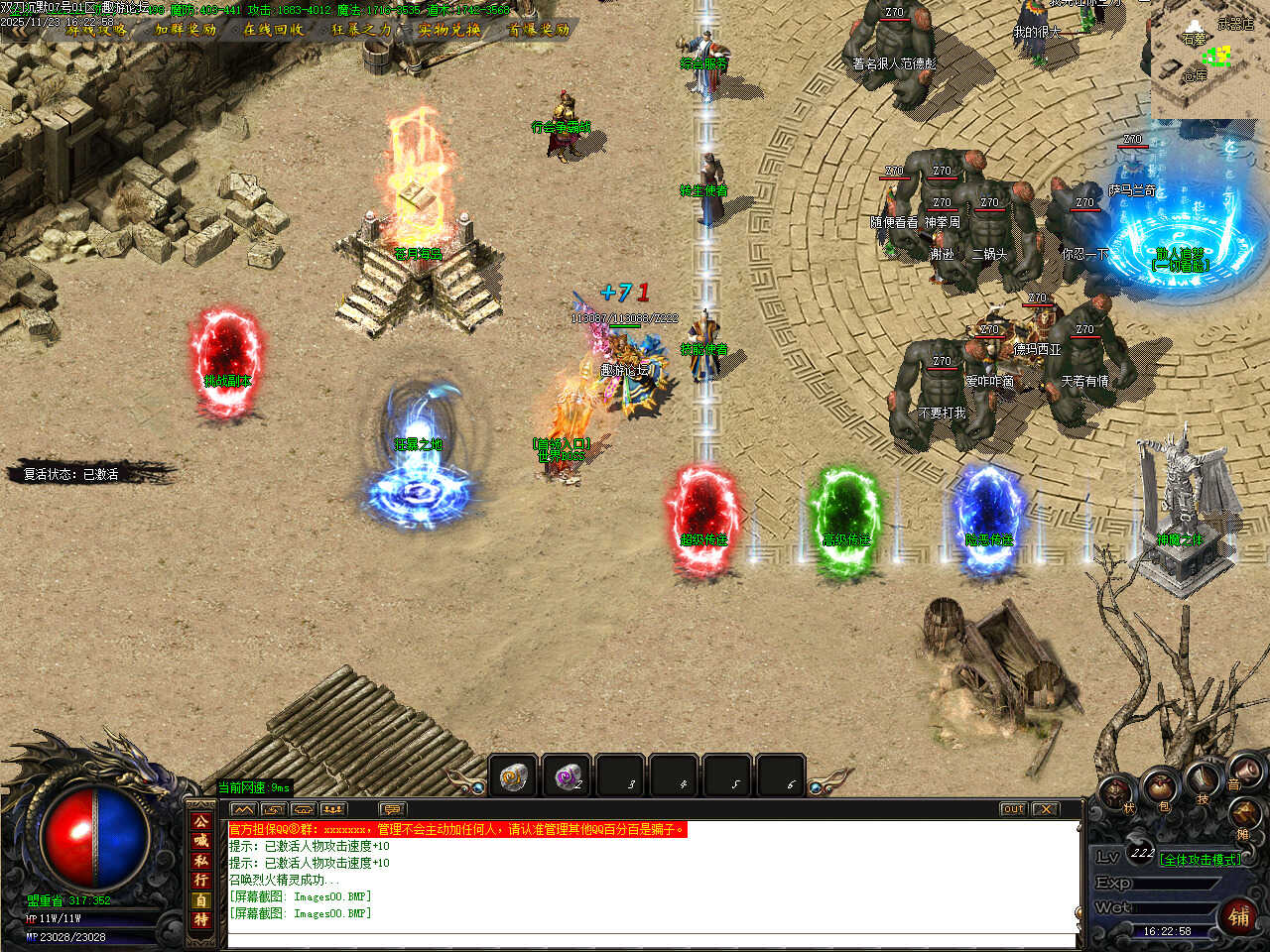The width and height of the screenshot is (1270, 952).
Task: Open the 首爆奖励 first-drop reward menu
Action: (539, 30)
